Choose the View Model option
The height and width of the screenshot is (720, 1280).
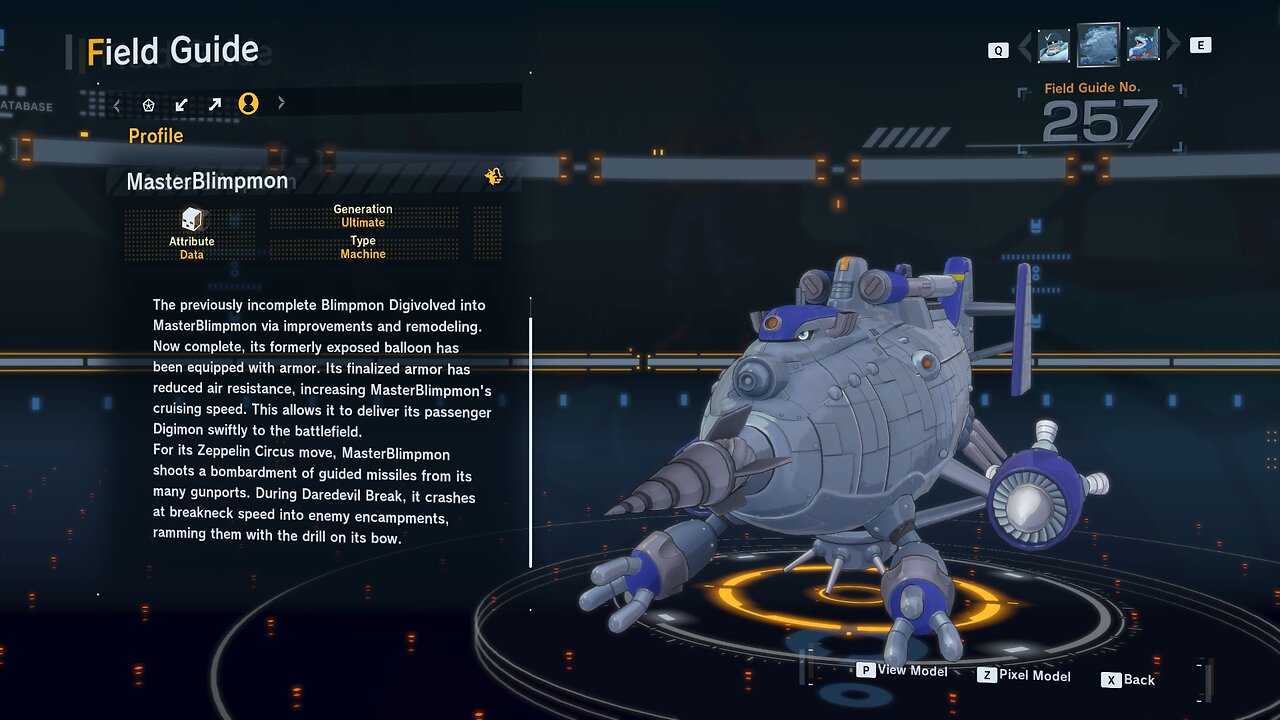(902, 671)
